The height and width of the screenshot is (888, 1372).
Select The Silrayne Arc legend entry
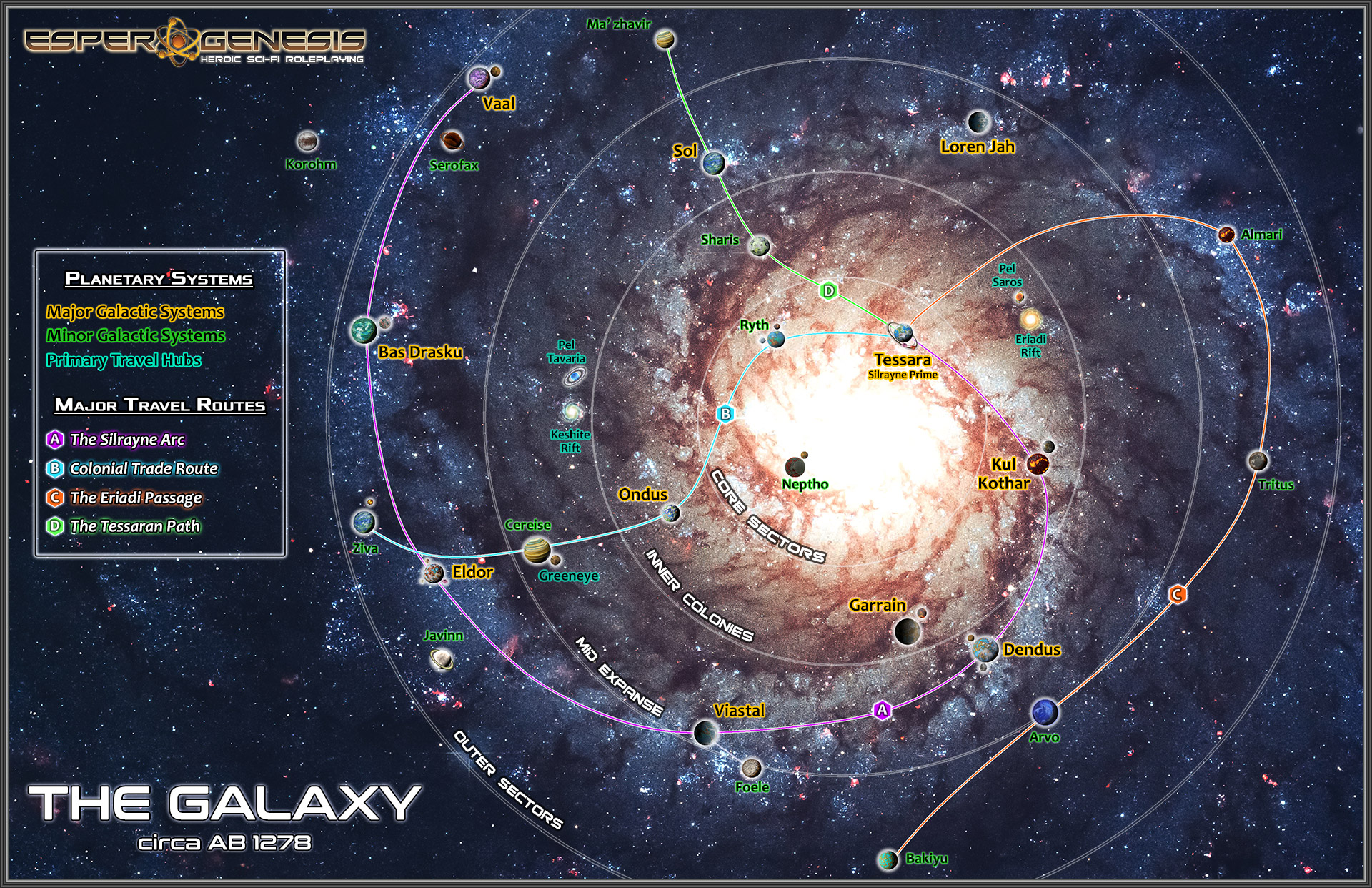127,440
